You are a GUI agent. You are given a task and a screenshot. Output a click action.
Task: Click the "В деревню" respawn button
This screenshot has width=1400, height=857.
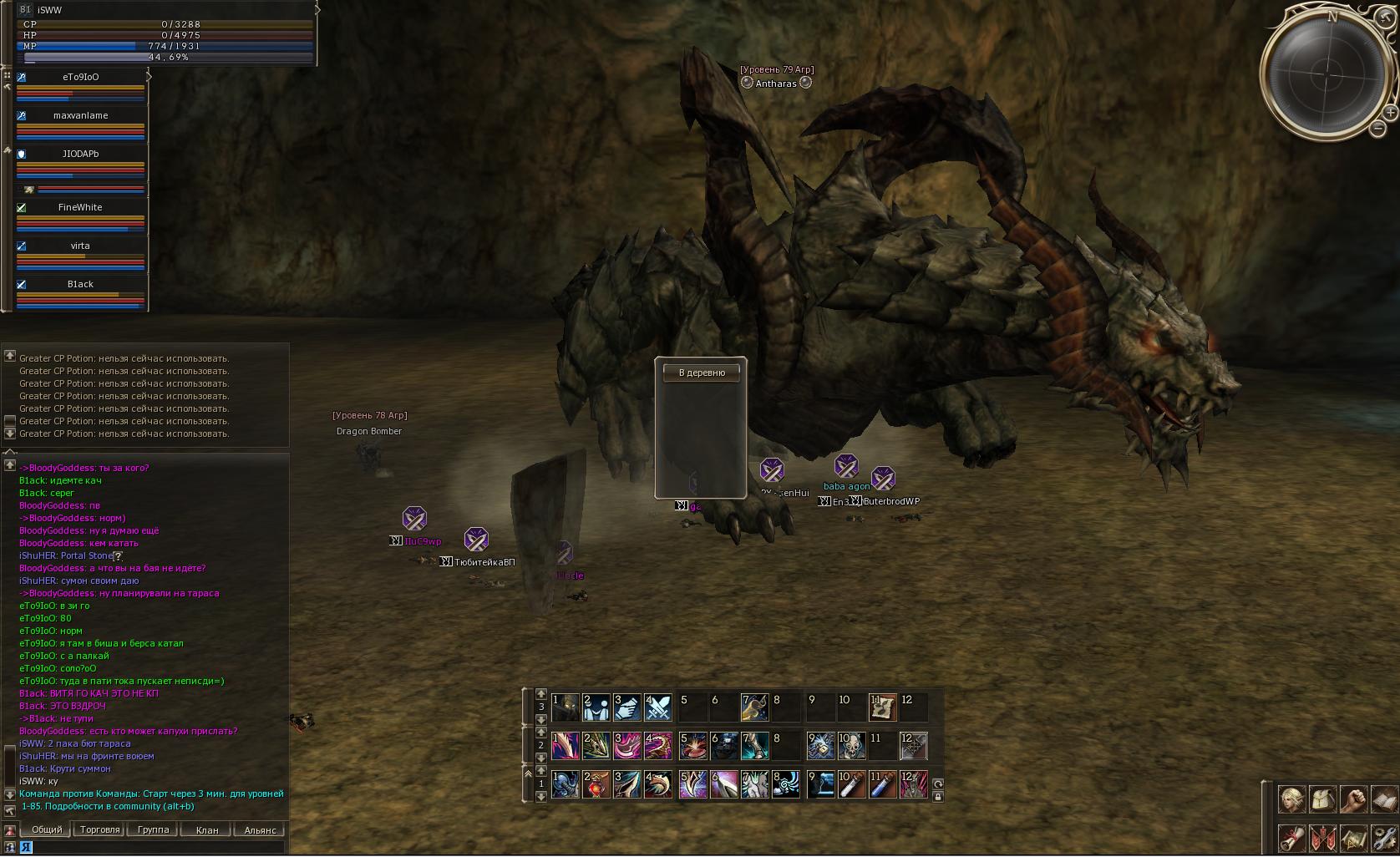[x=701, y=373]
